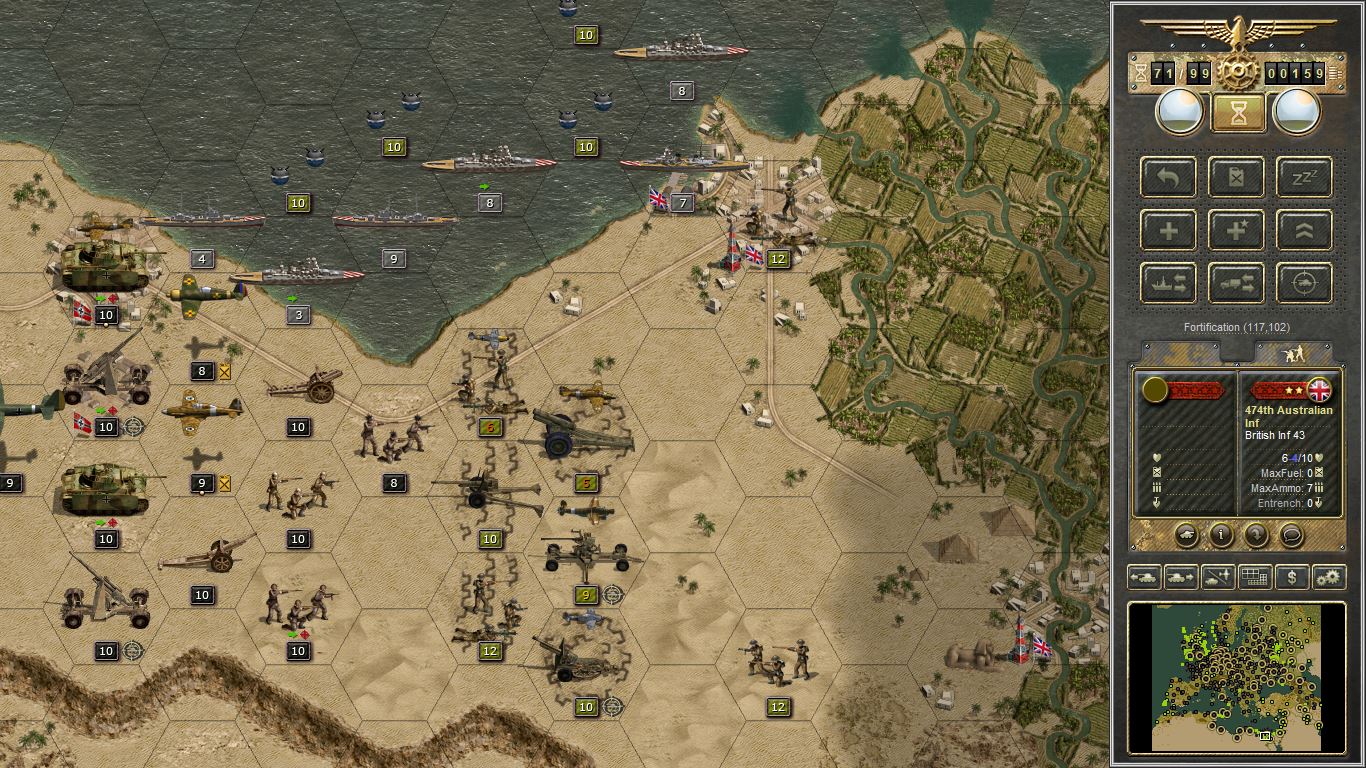The height and width of the screenshot is (768, 1366).
Task: Toggle the hex grid overlay
Action: point(1256,578)
